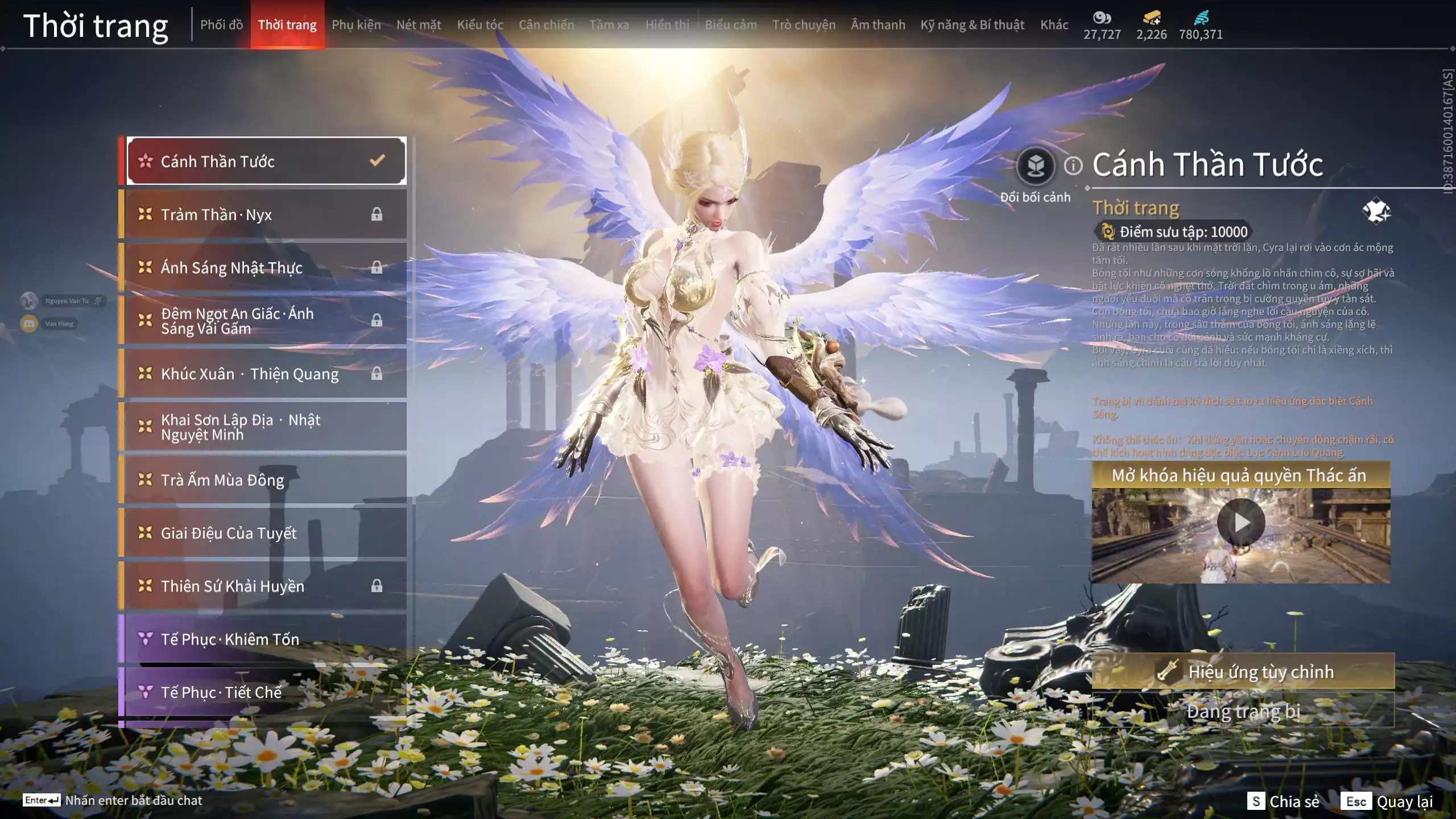1456x819 pixels.
Task: Switch to the Phối đồ tab
Action: coord(221,25)
